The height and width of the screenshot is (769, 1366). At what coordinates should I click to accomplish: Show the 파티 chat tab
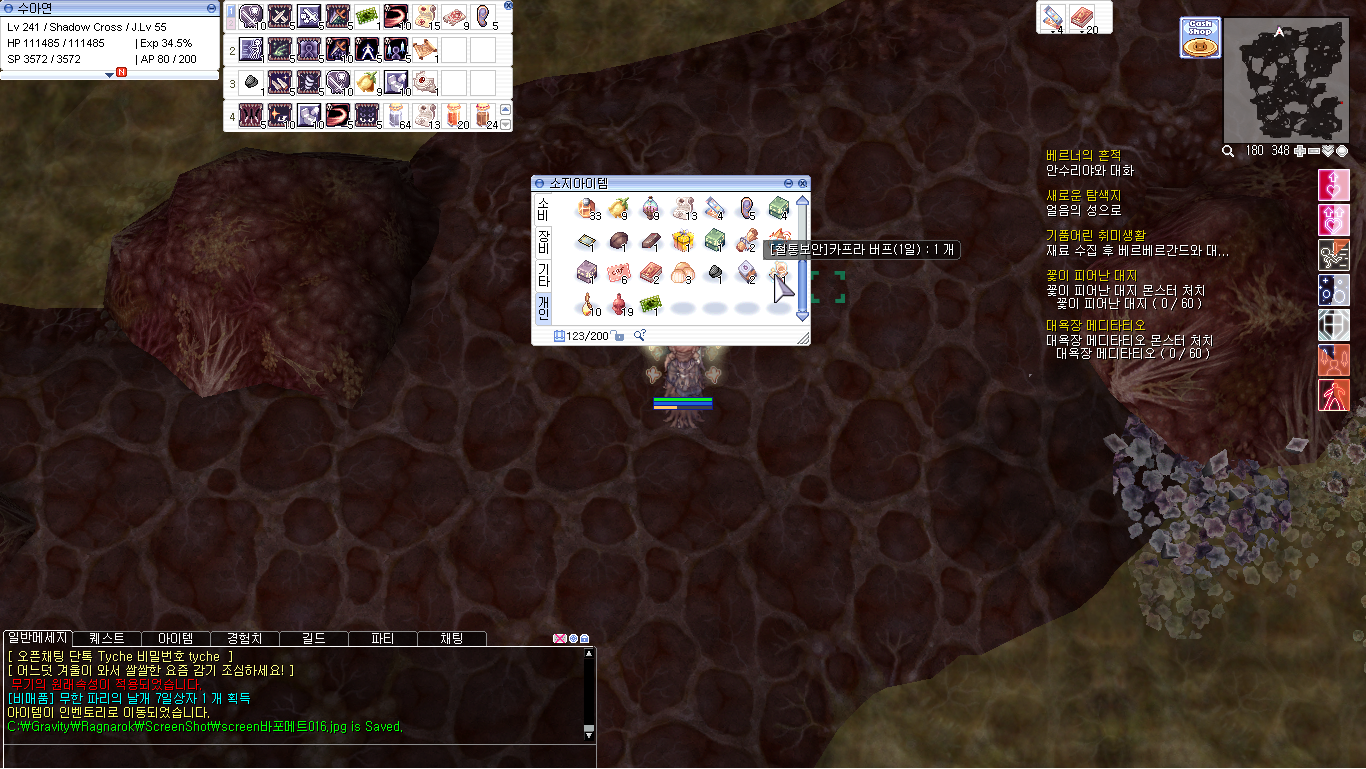click(382, 638)
